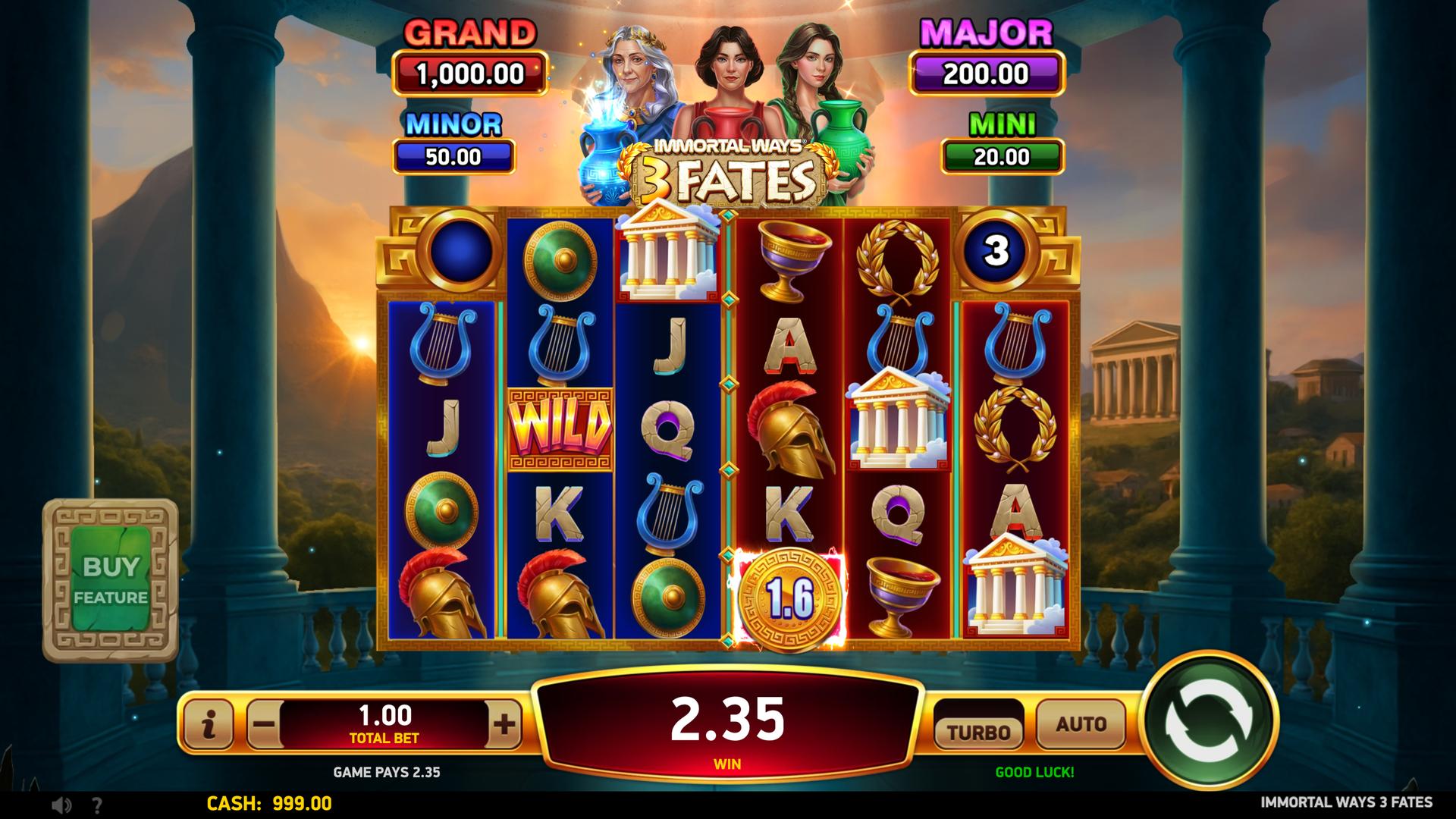This screenshot has width=1456, height=819.
Task: Decrease the total bet with minus
Action: (264, 725)
